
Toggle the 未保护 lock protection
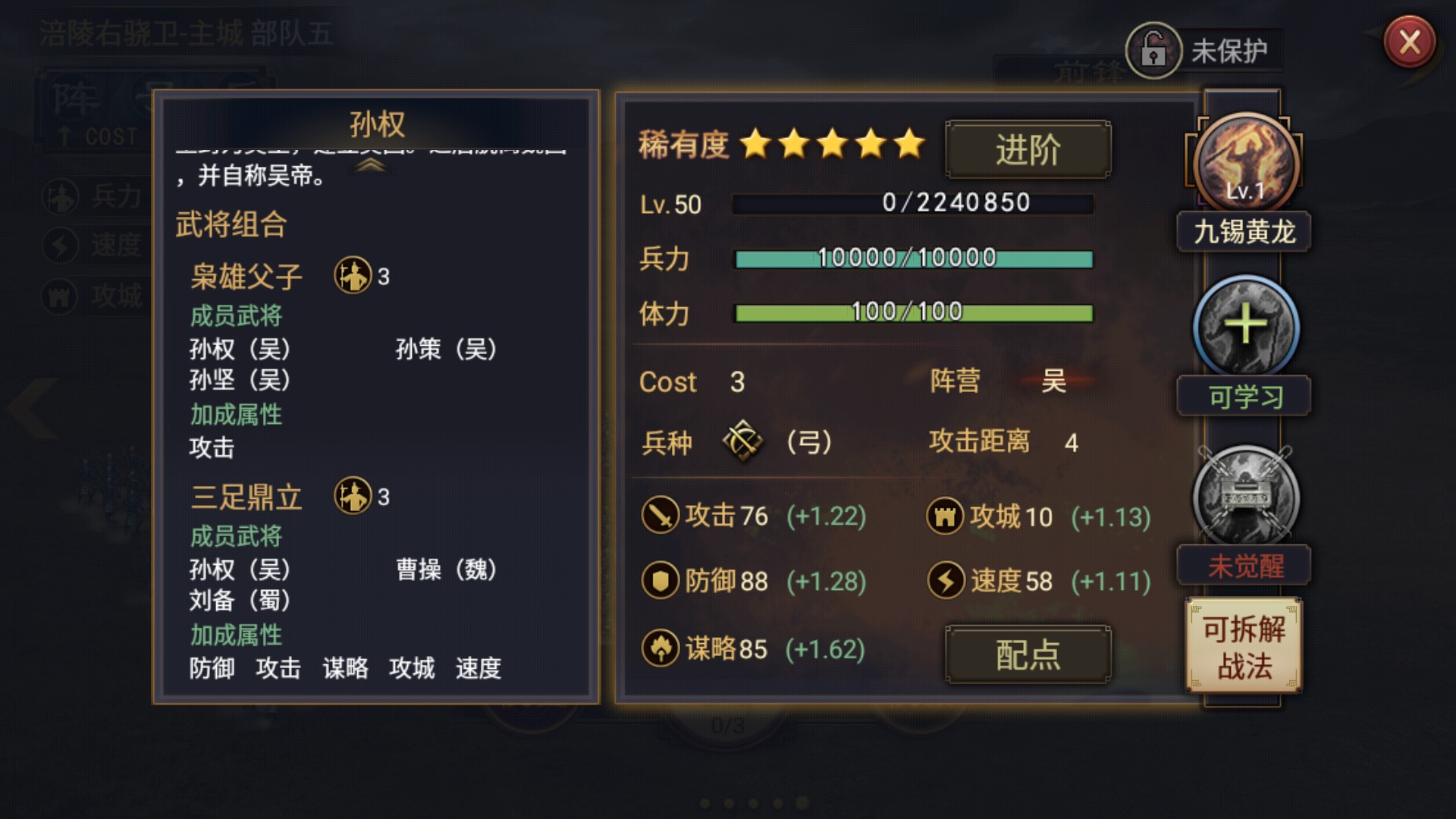[1155, 51]
